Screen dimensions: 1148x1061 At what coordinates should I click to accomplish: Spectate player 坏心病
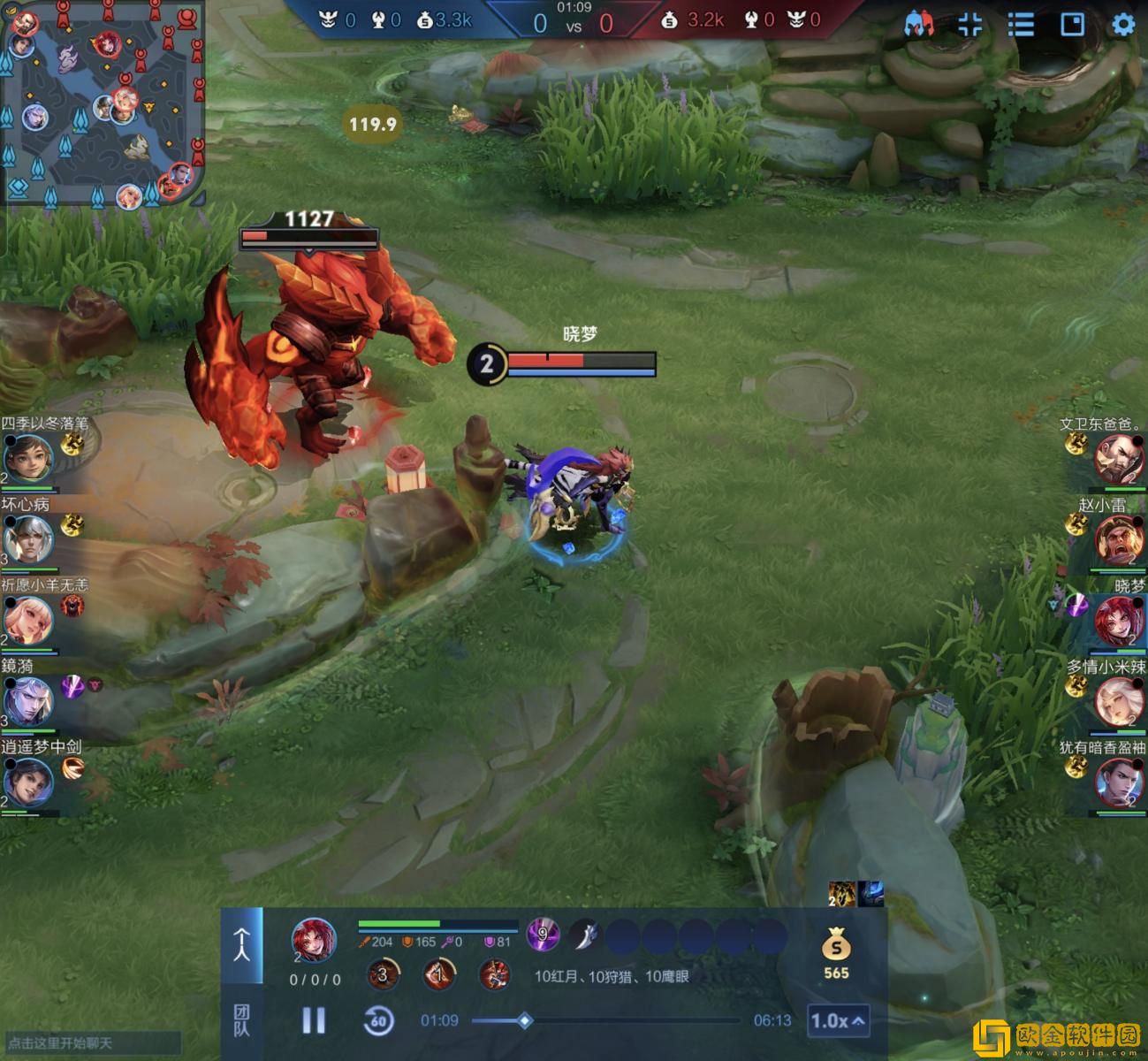[28, 538]
